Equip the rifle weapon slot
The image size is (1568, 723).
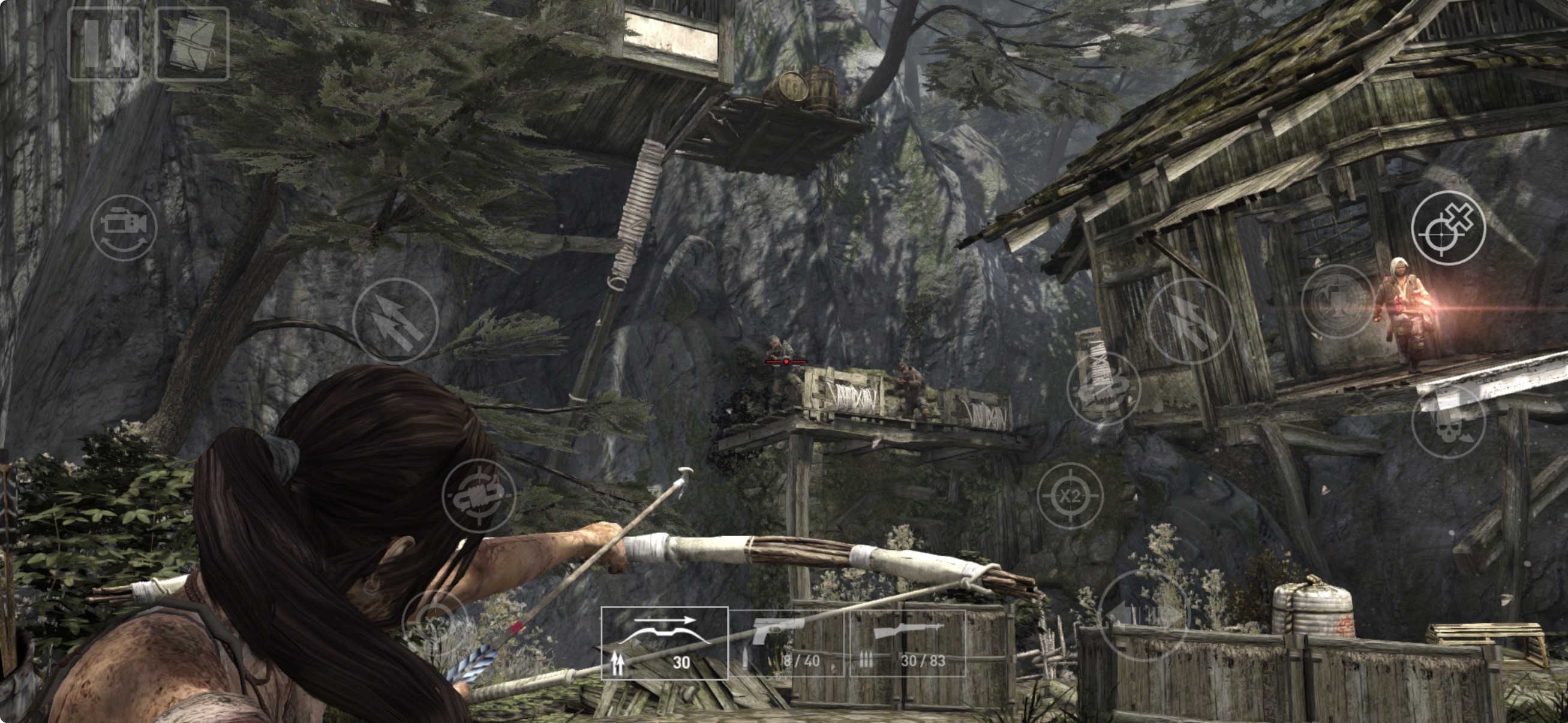[x=907, y=643]
